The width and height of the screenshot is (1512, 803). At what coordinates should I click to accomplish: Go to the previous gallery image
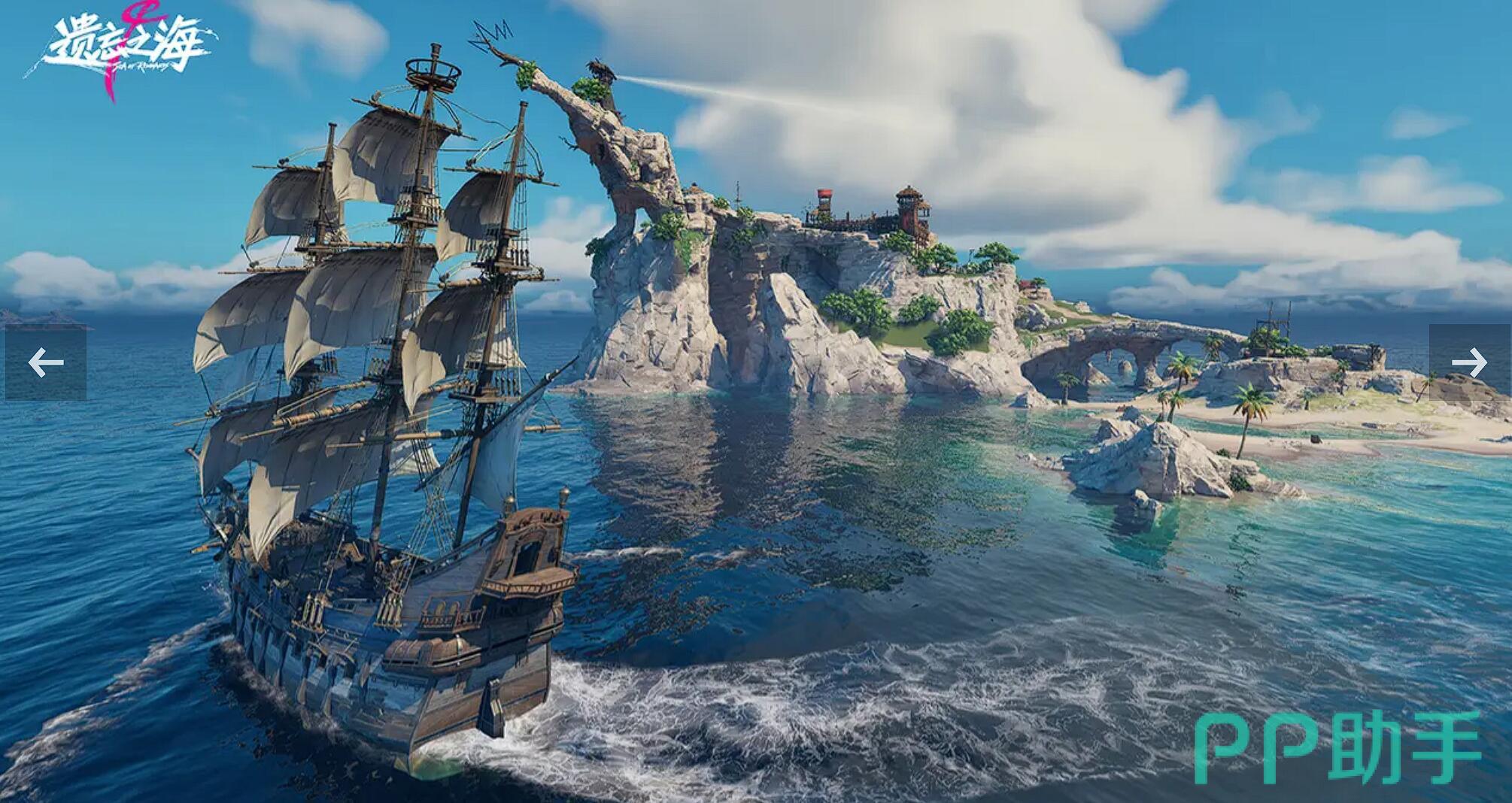tap(45, 363)
